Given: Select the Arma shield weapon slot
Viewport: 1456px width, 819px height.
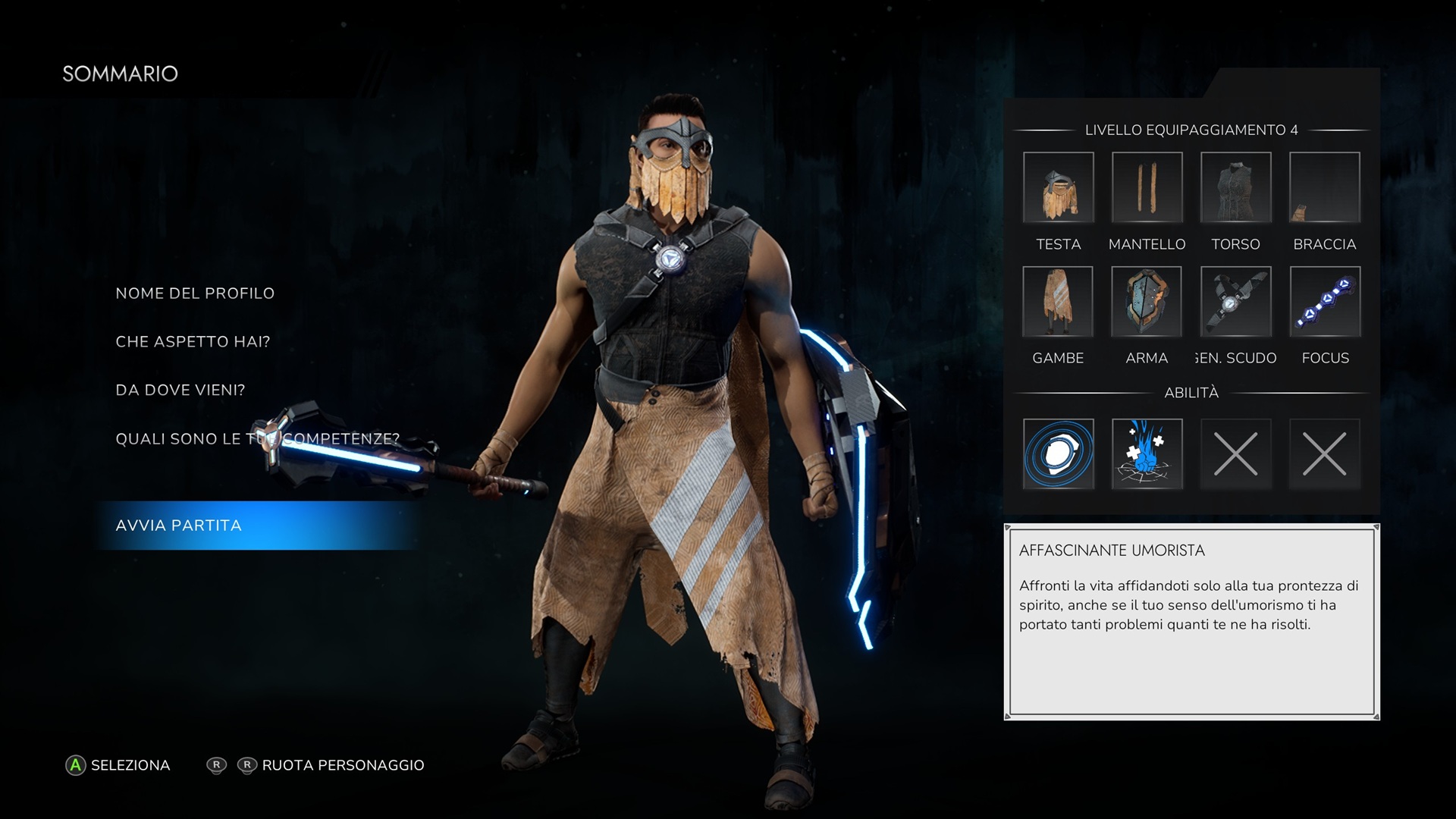Looking at the screenshot, I should [x=1147, y=302].
